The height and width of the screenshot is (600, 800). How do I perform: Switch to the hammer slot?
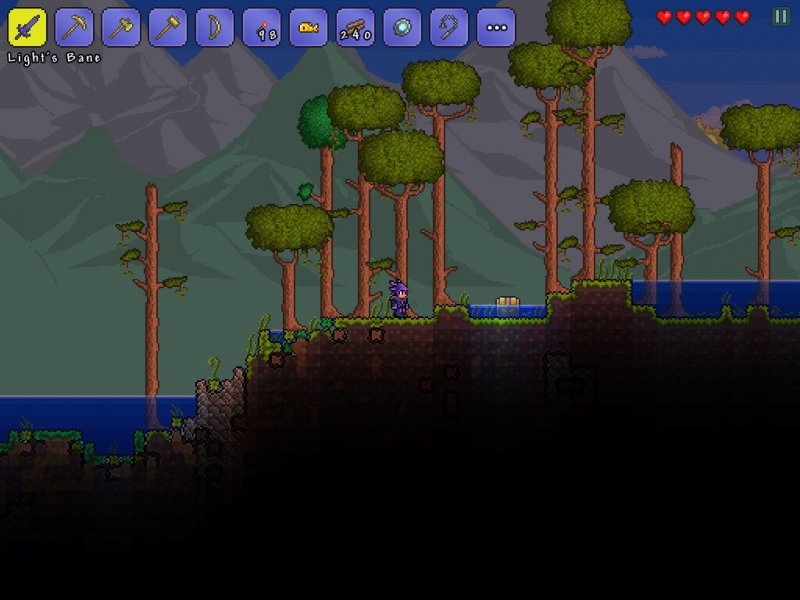[168, 27]
